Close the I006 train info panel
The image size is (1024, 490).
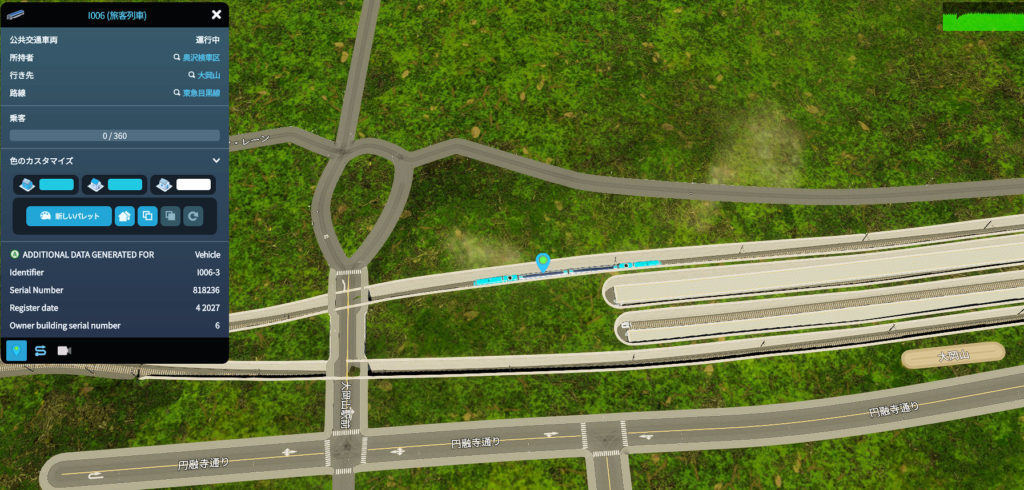(x=216, y=14)
